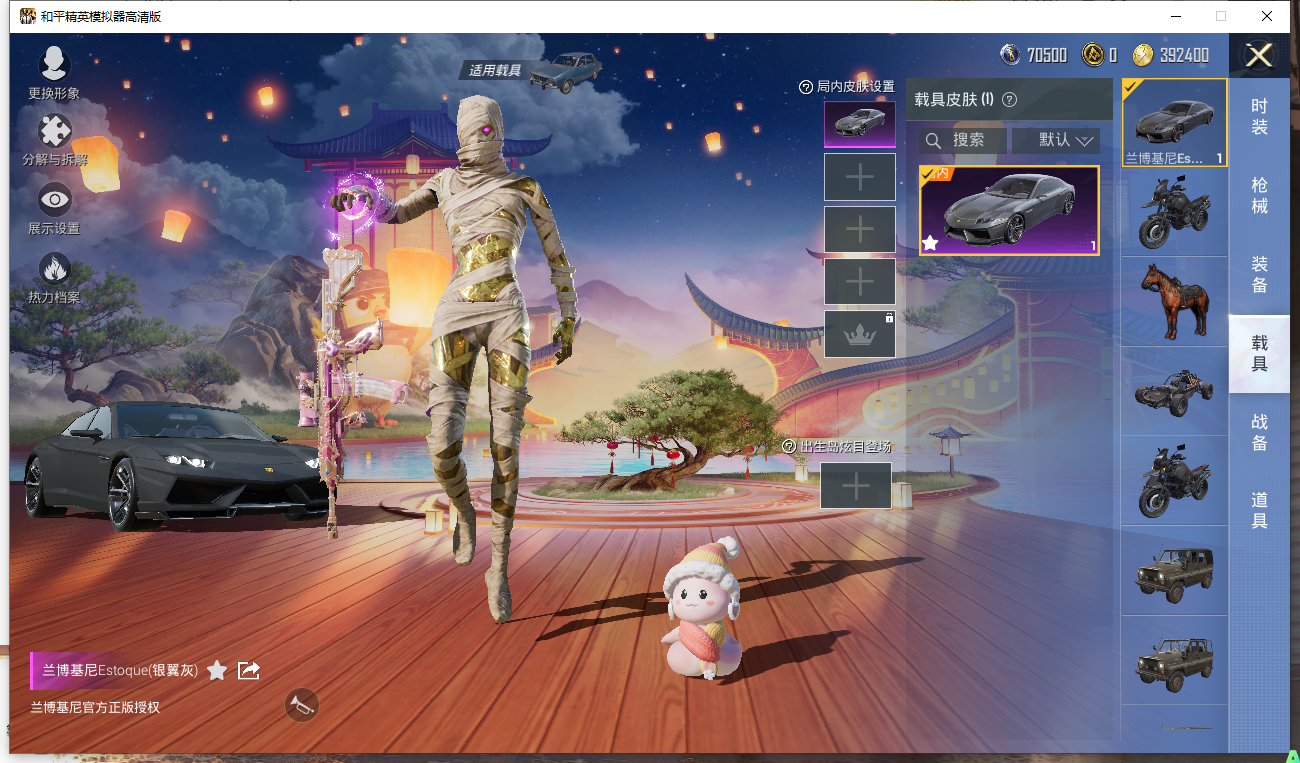
Task: Switch to the 道具 items tab
Action: 1259,510
